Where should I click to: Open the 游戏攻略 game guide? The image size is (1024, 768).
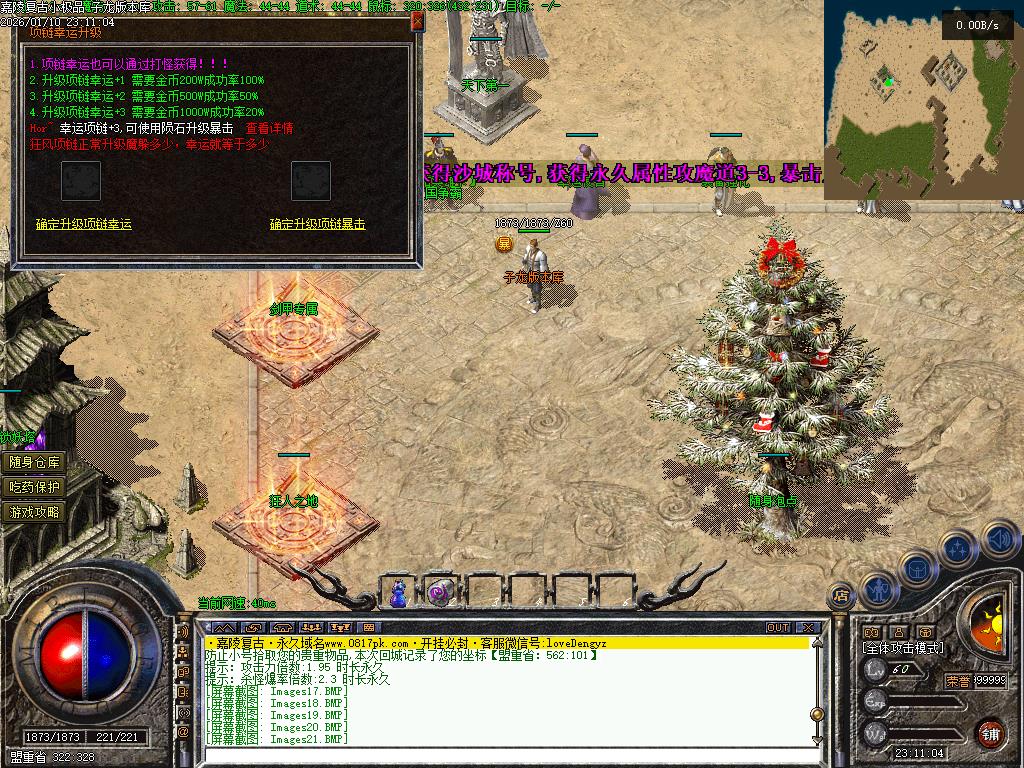tap(35, 512)
